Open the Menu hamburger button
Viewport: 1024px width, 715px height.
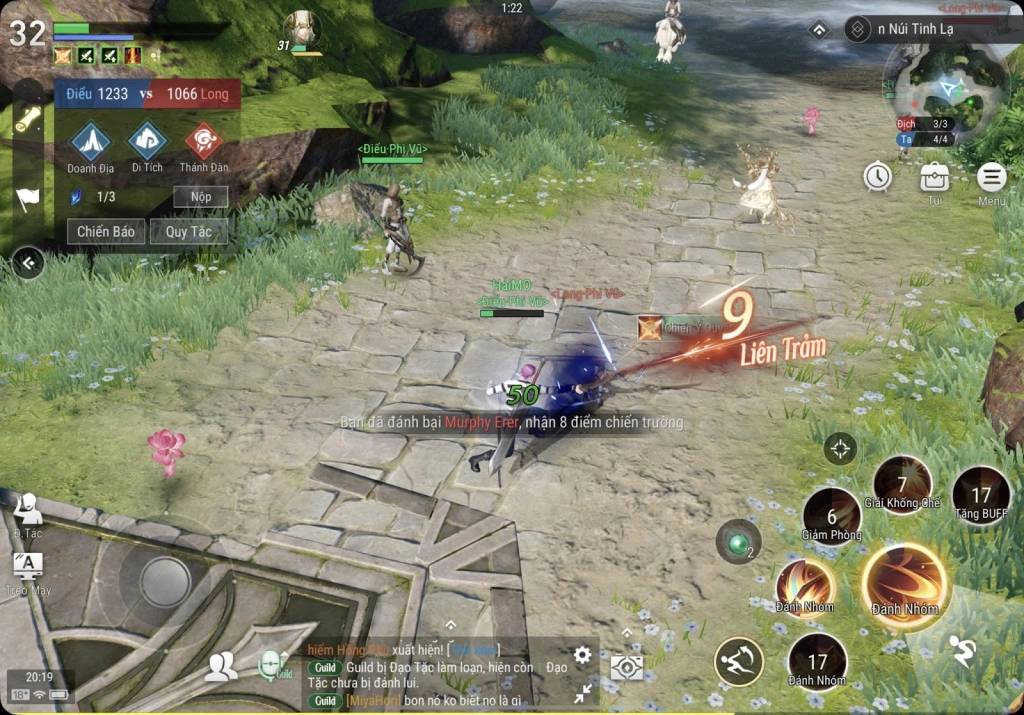pos(991,179)
